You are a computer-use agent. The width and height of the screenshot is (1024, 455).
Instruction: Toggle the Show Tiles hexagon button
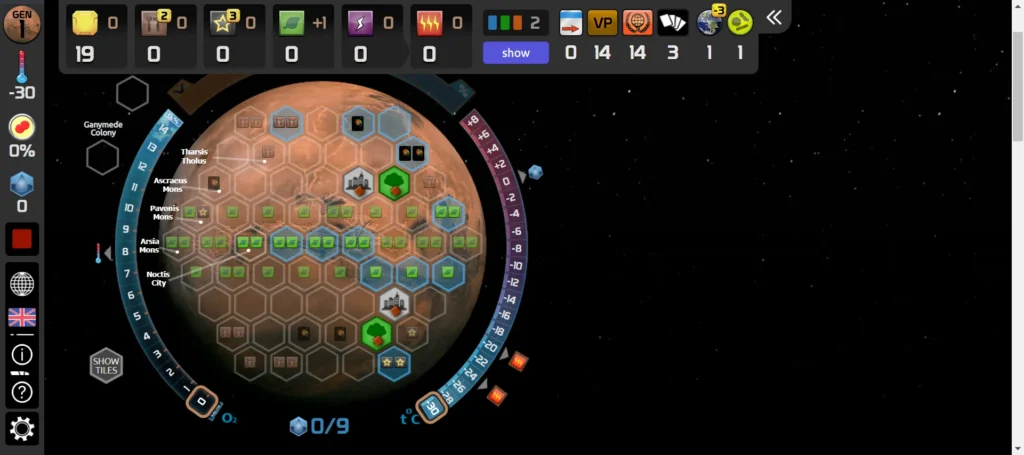[x=106, y=366]
